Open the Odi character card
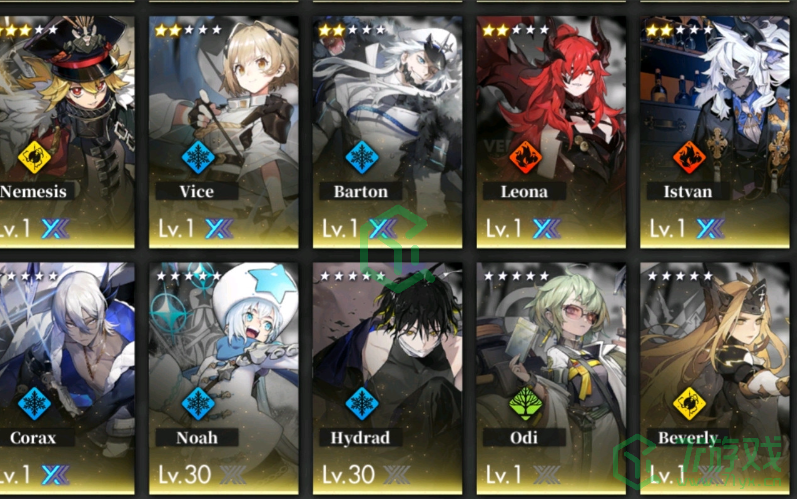797x499 pixels. tap(551, 375)
